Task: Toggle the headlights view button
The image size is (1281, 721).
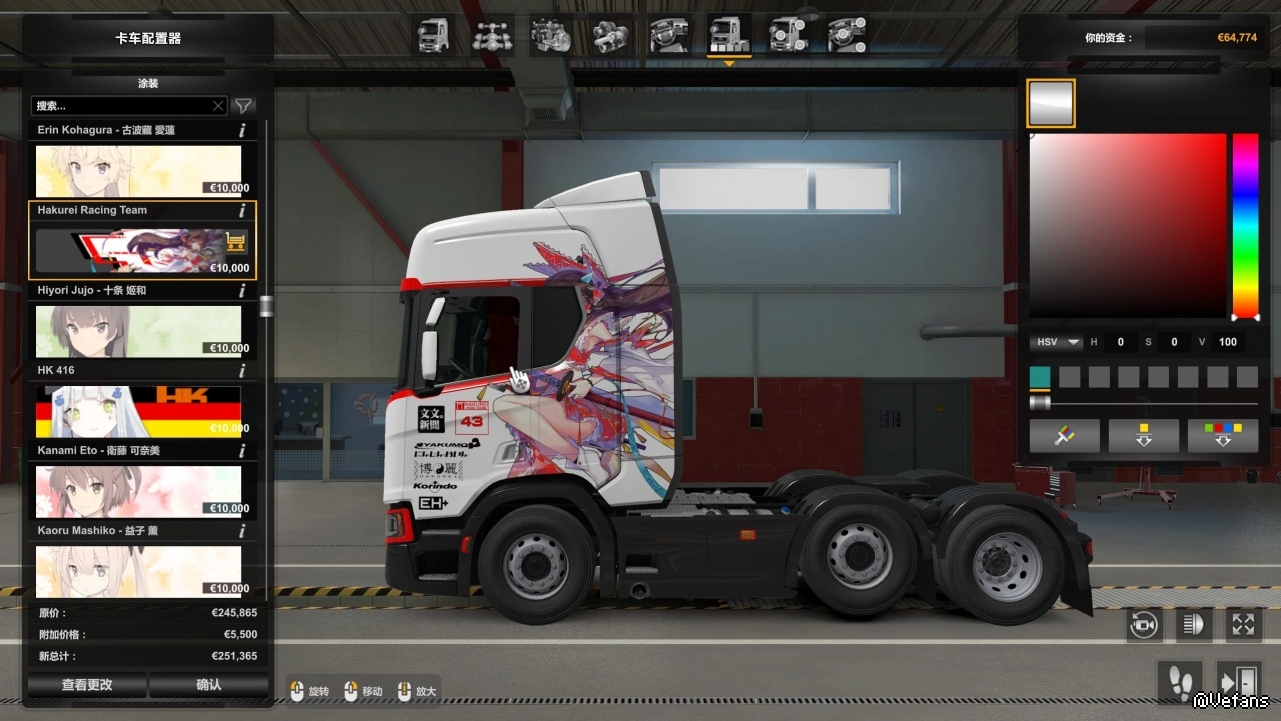Action: tap(1193, 625)
